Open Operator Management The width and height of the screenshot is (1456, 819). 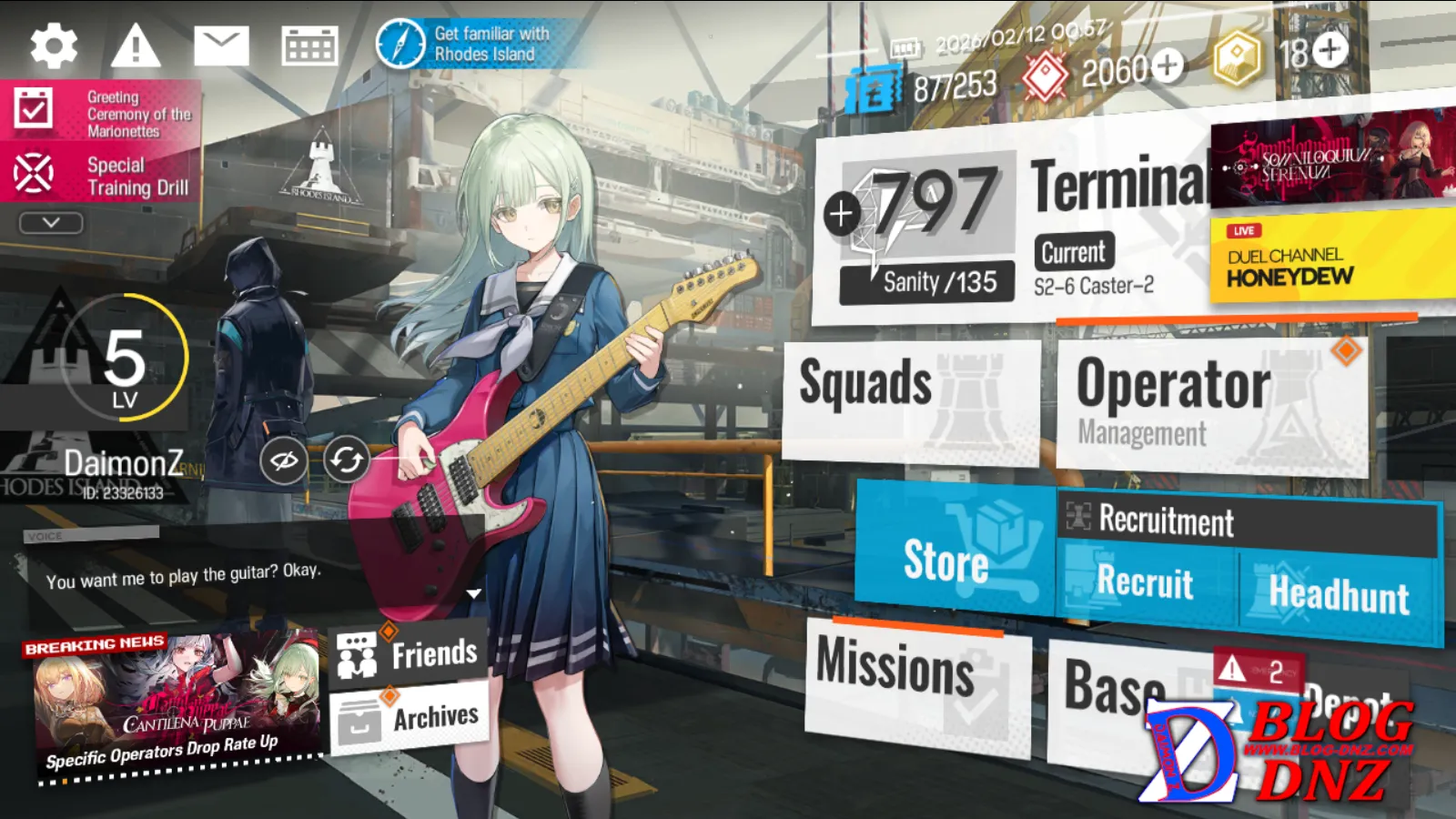(1210, 405)
